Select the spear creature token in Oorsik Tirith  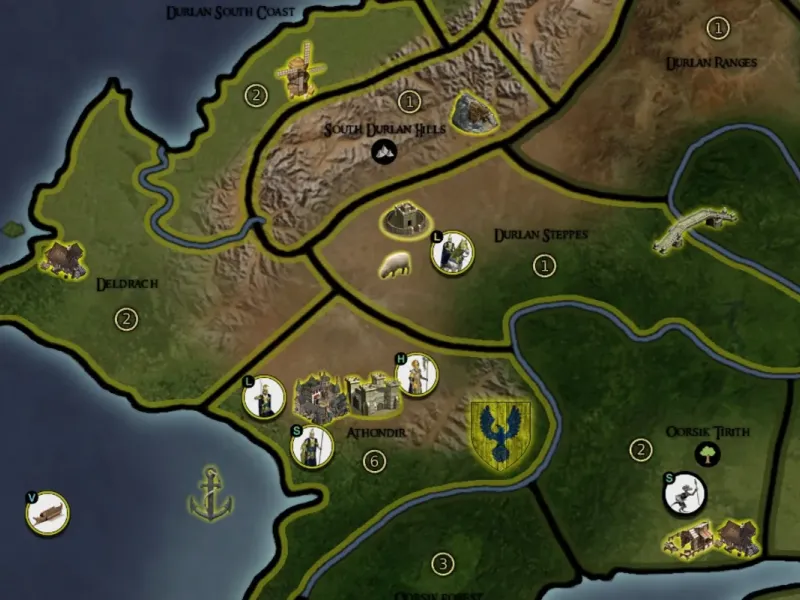click(685, 492)
